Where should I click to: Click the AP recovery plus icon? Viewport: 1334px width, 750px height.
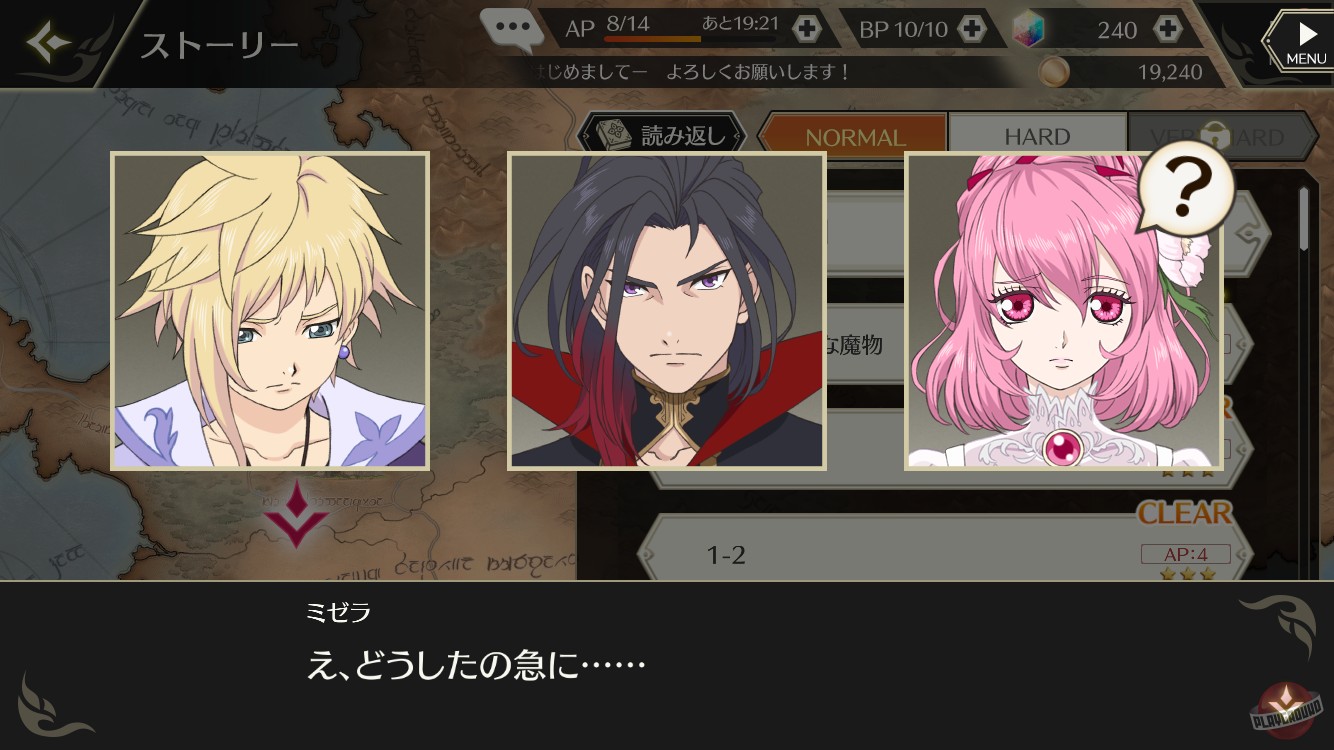click(x=806, y=29)
